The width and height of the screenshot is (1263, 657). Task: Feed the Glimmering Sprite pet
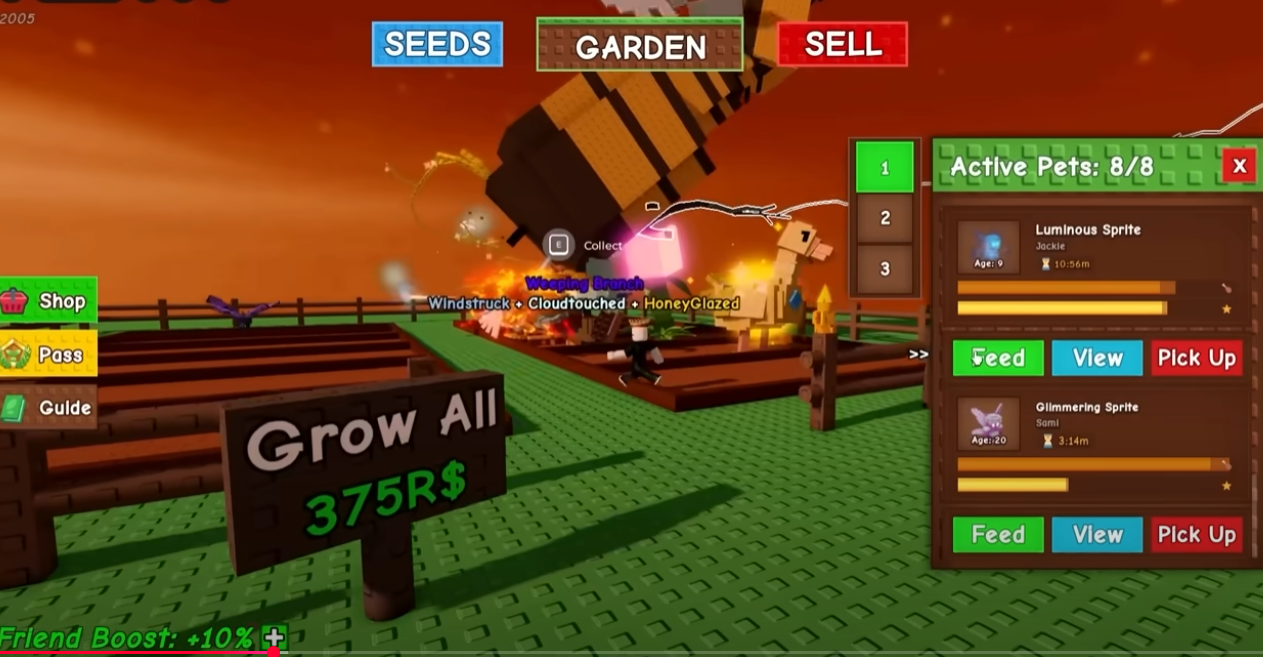(x=998, y=535)
